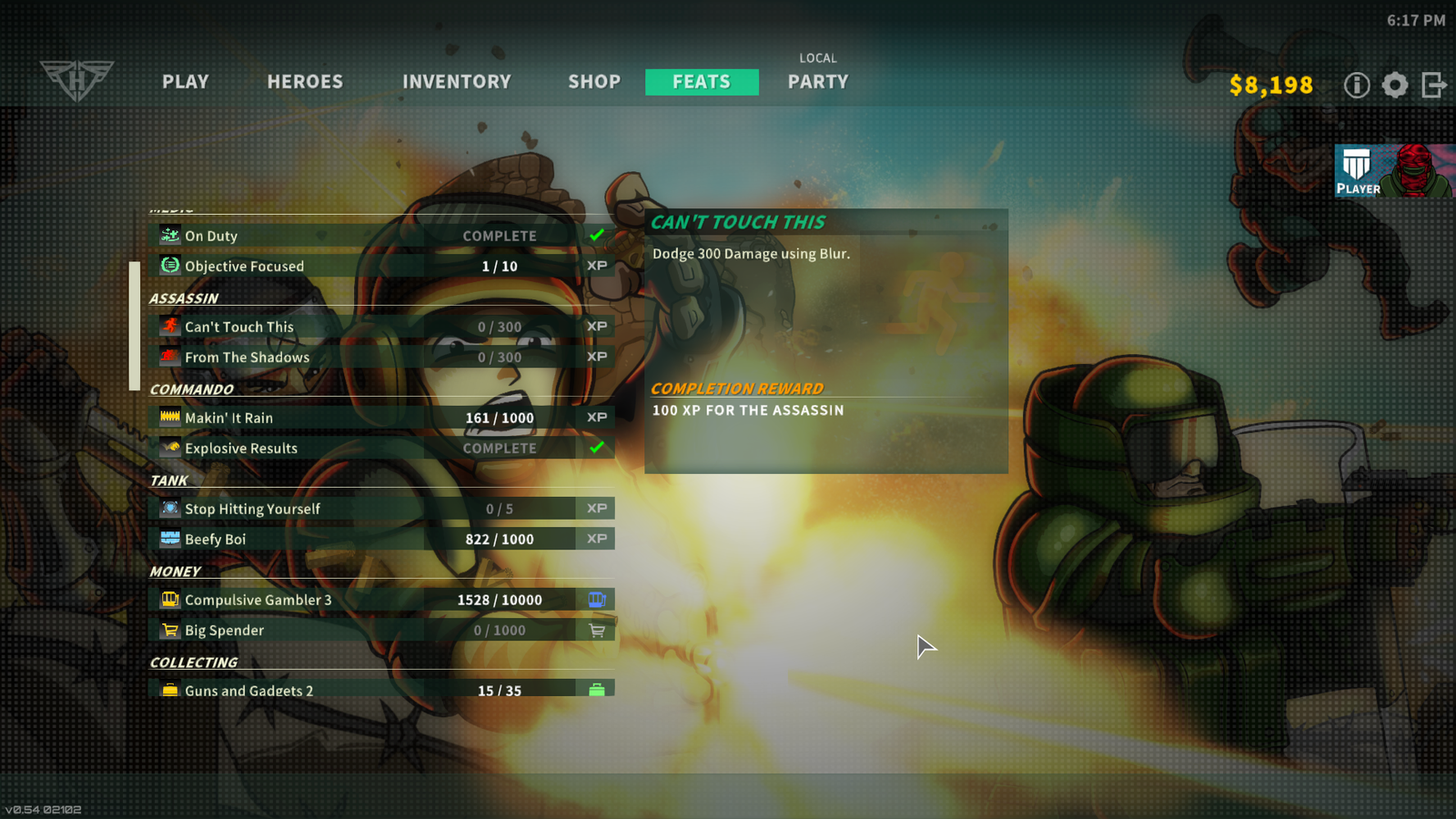Choose the Beefy Boi feat row
This screenshot has width=1456, height=819.
(381, 539)
